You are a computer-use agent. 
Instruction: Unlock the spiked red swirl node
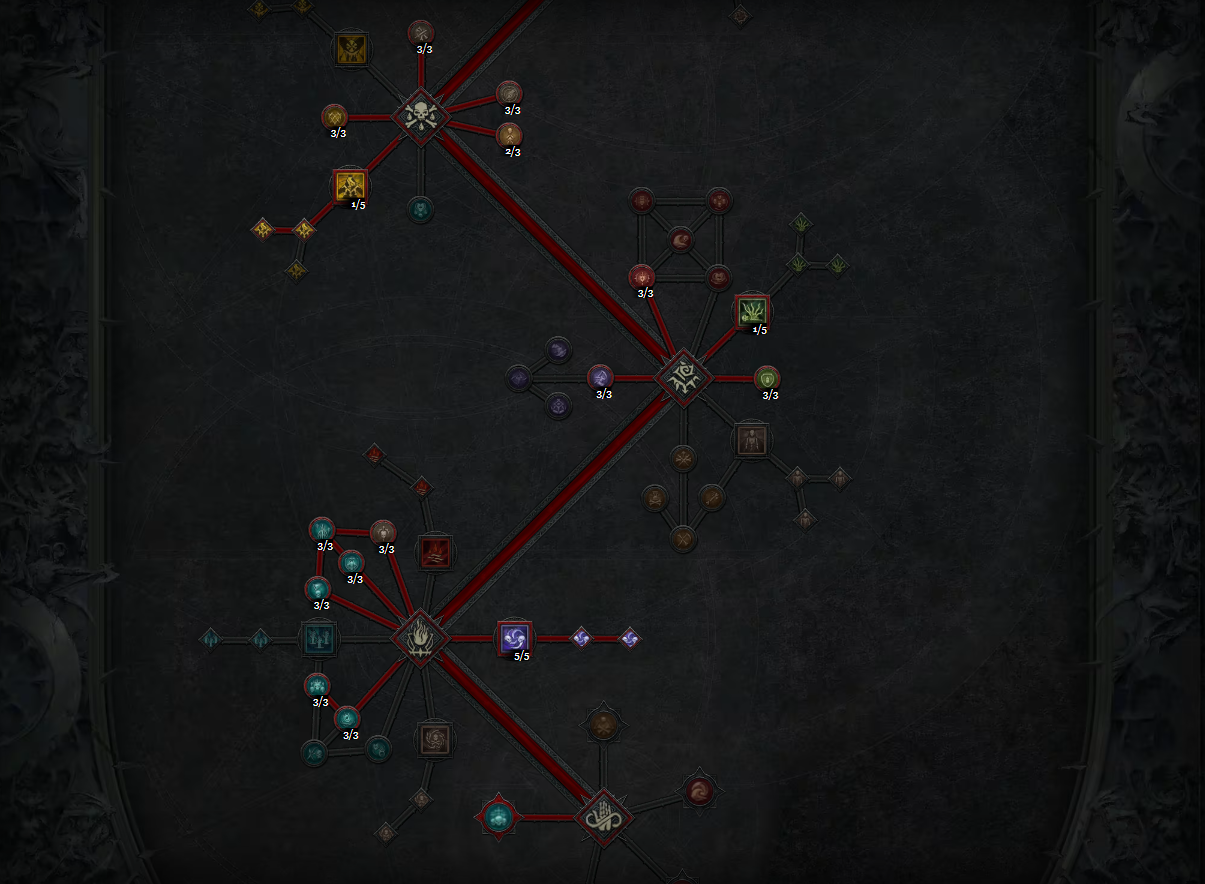[699, 790]
